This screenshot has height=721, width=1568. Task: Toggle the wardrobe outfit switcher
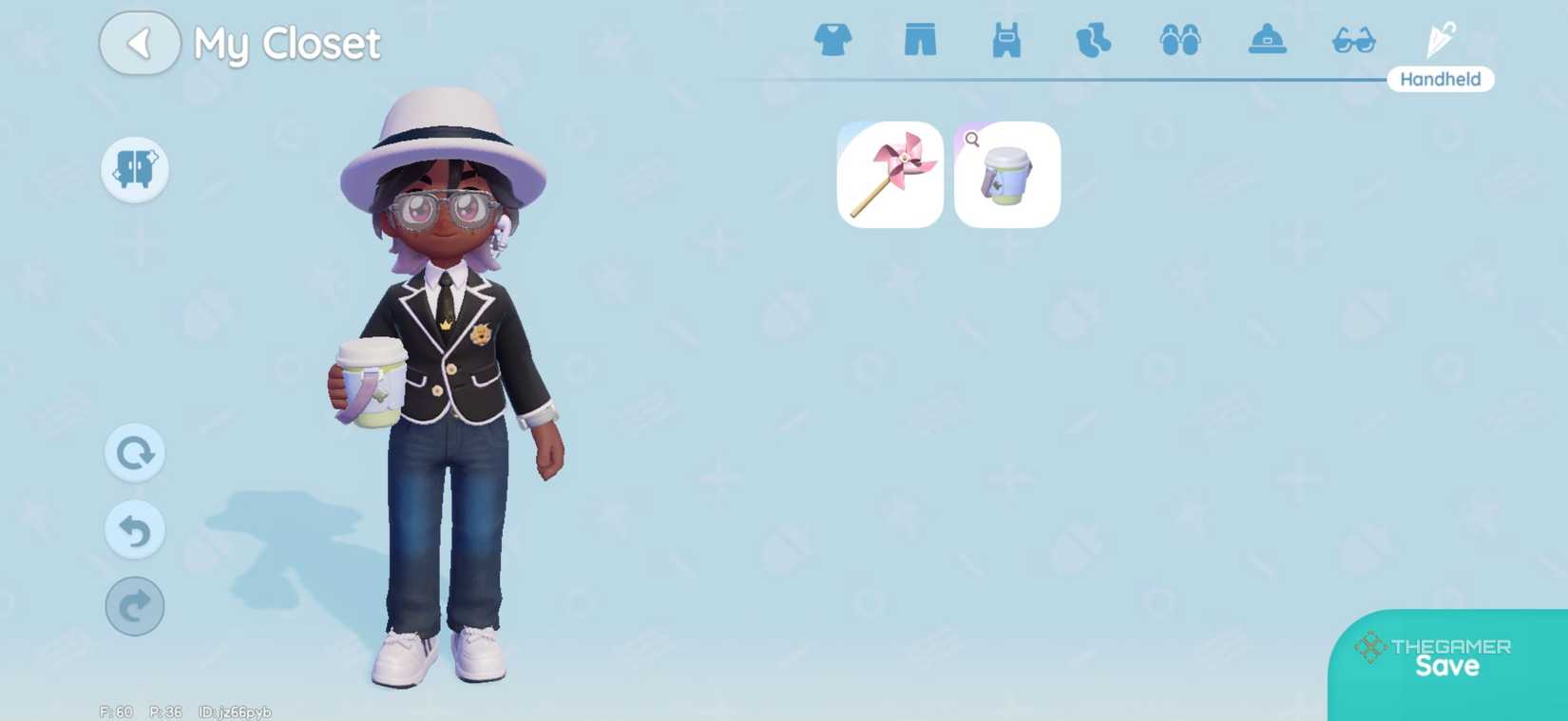134,168
